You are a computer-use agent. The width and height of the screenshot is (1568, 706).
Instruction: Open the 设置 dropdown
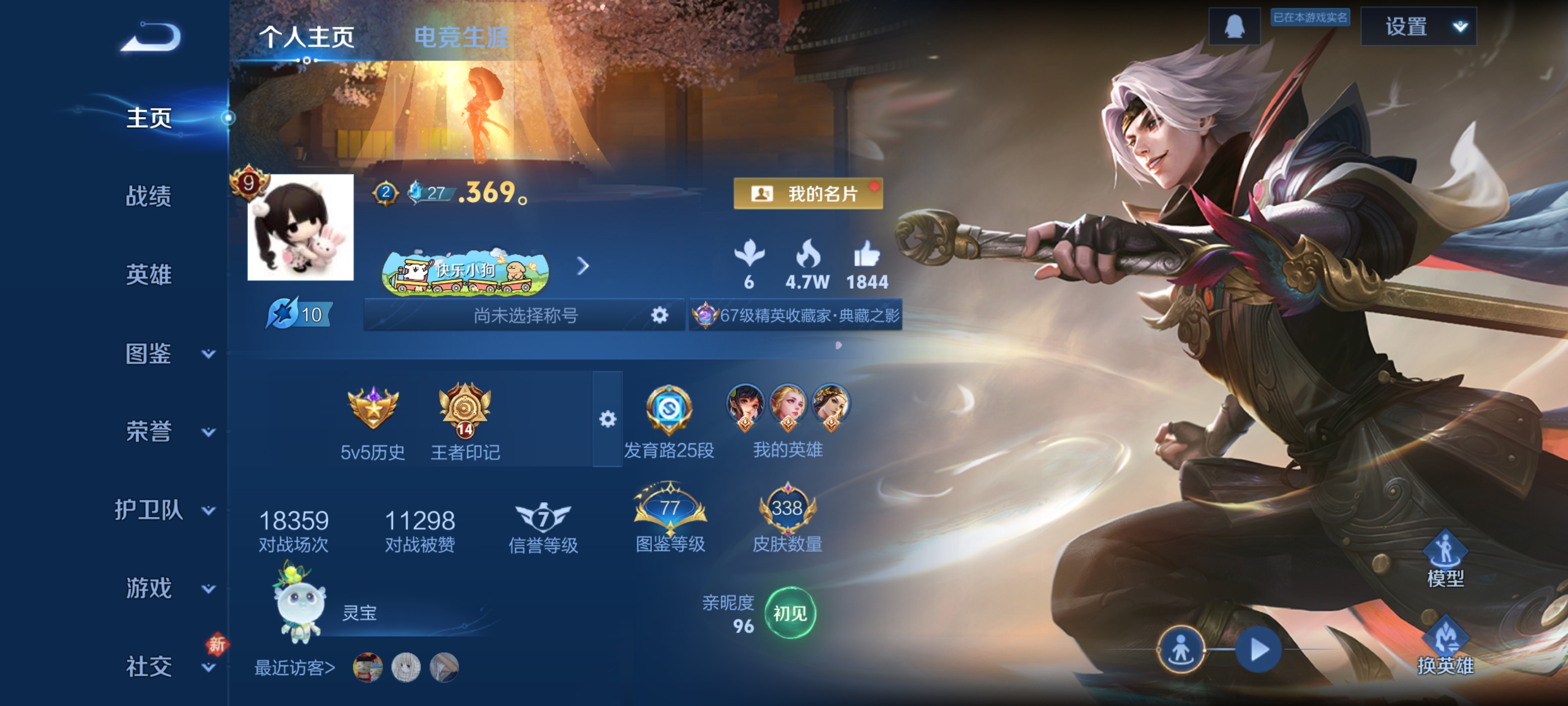point(1418,27)
